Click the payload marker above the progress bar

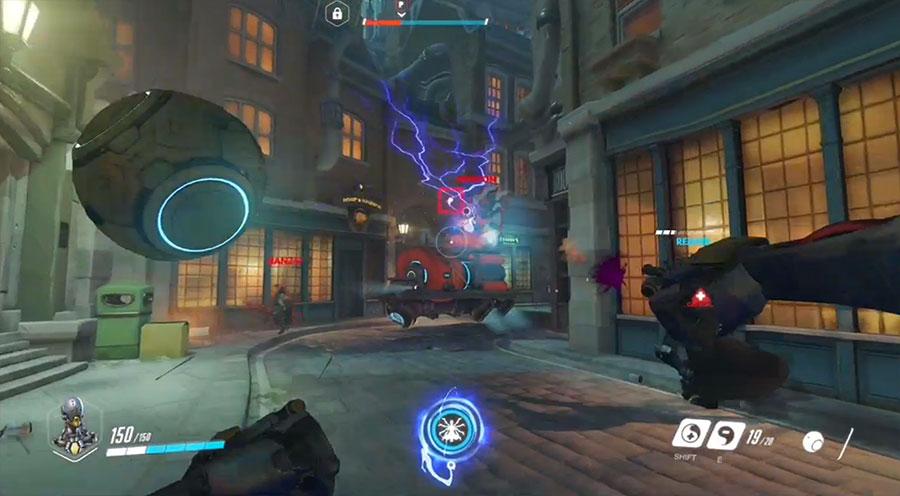401,10
